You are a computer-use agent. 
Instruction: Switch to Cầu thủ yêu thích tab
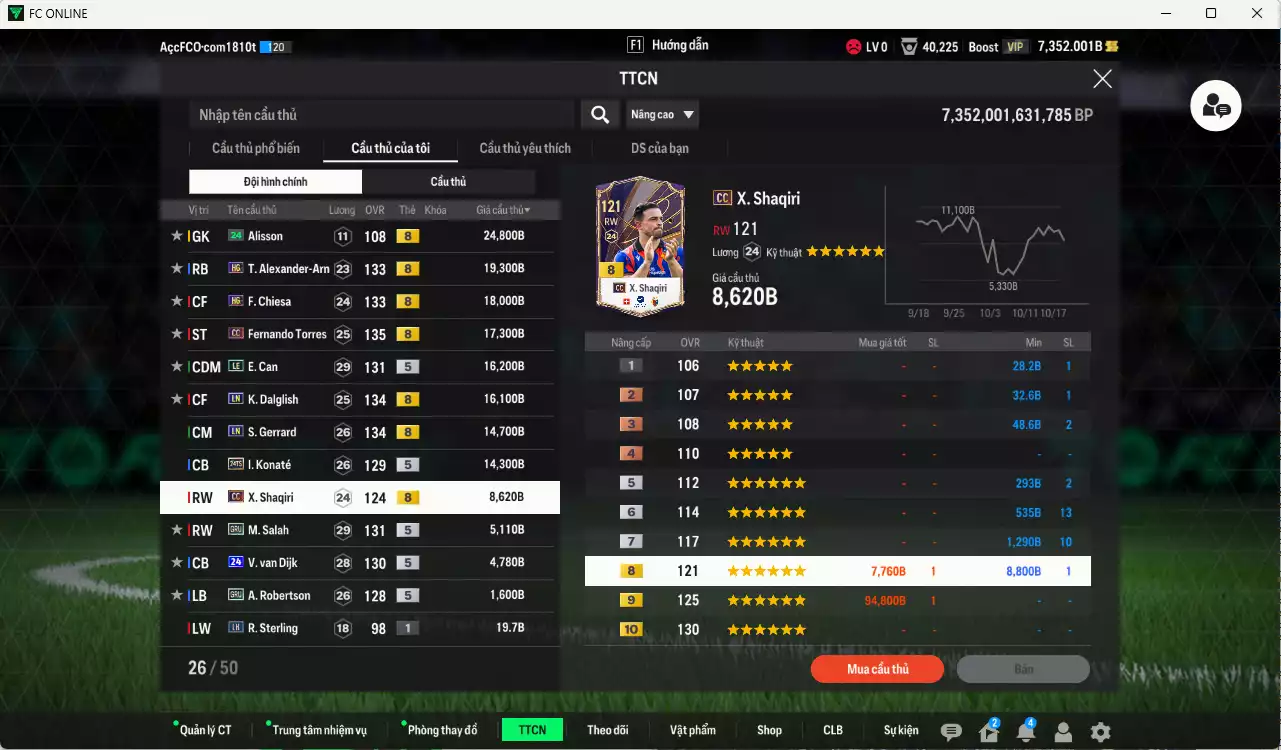(x=525, y=148)
